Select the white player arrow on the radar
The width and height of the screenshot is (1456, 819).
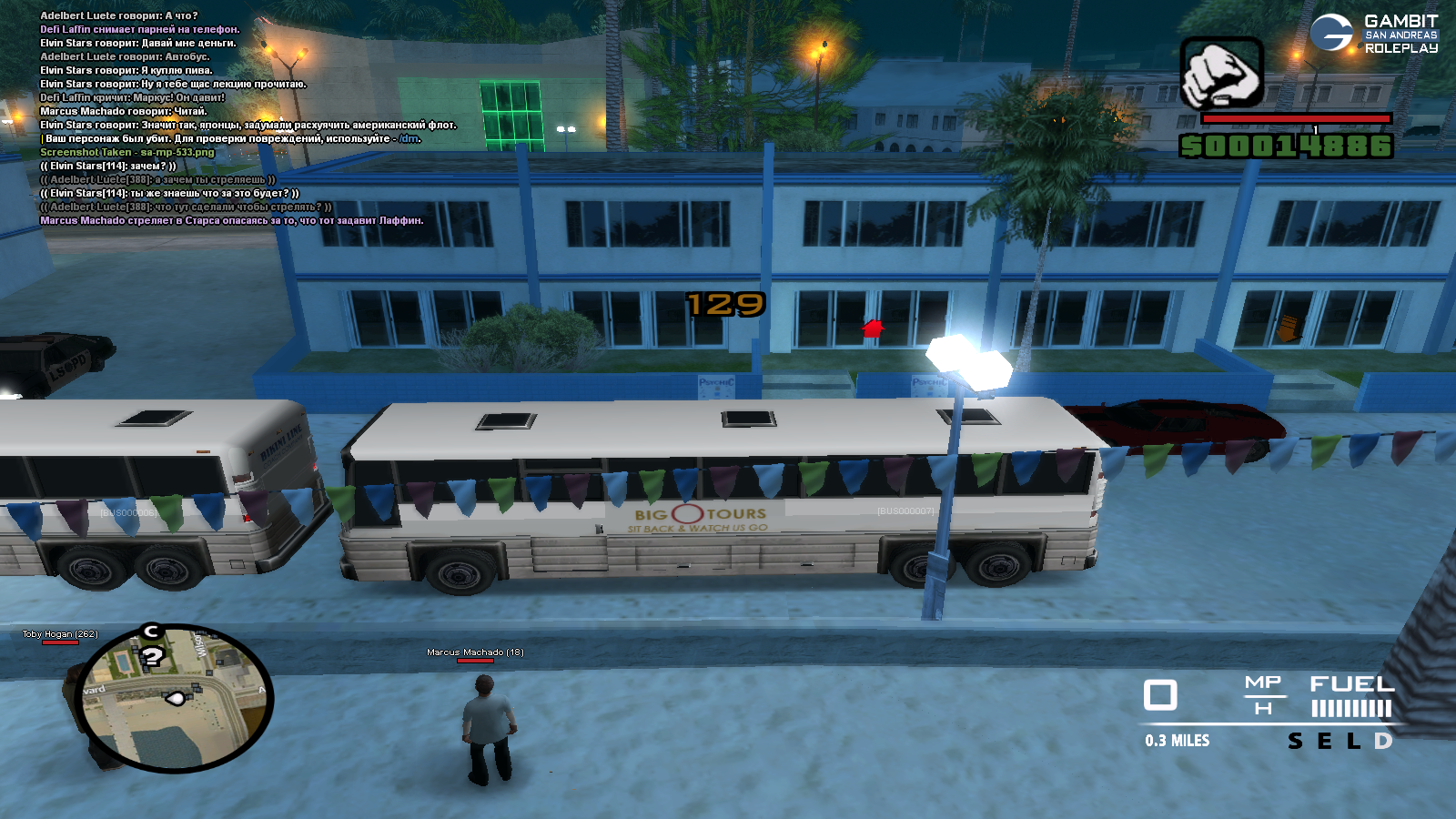pyautogui.click(x=175, y=698)
